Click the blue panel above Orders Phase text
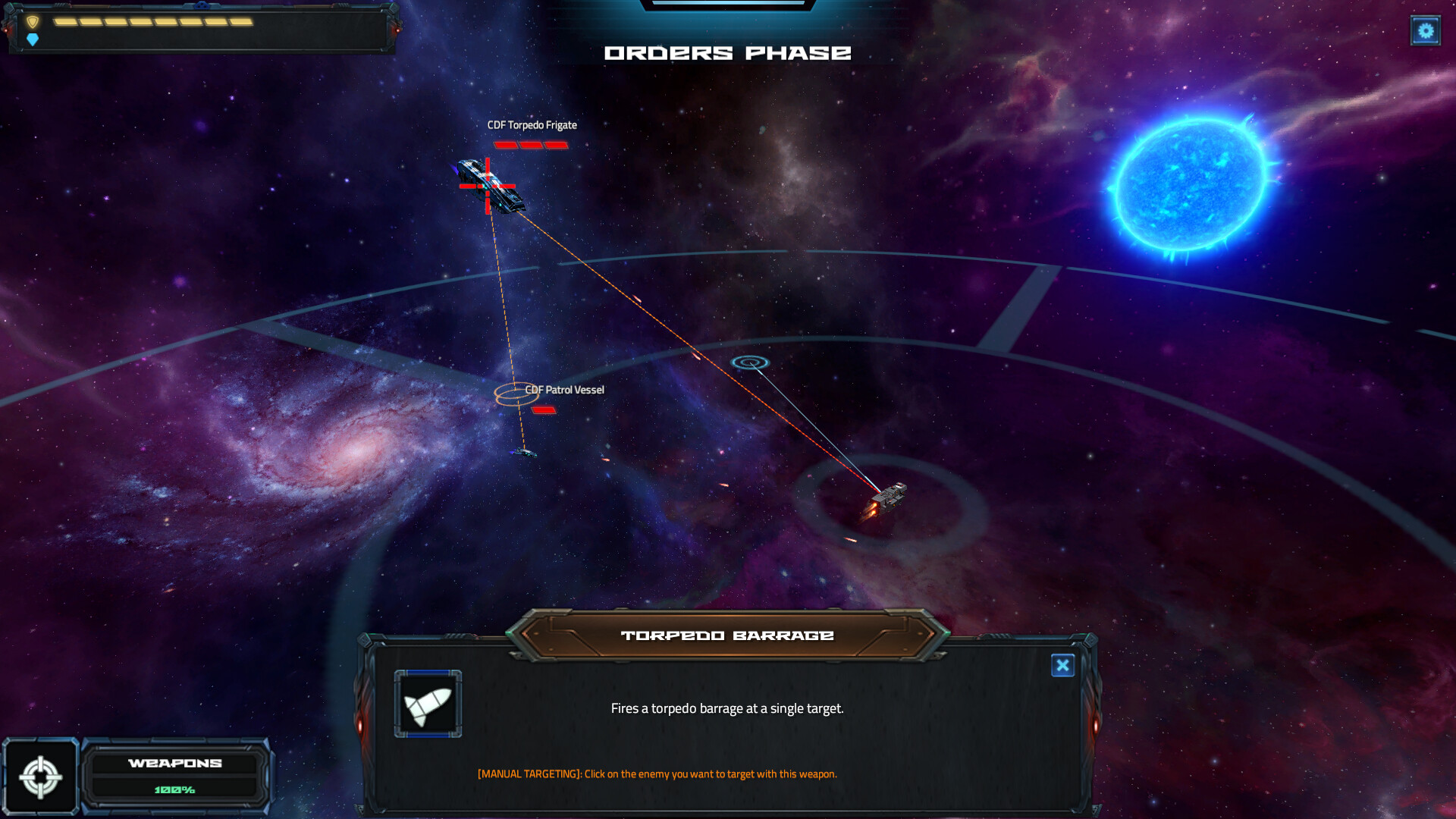Screen dimensions: 1456x819 coord(727,6)
